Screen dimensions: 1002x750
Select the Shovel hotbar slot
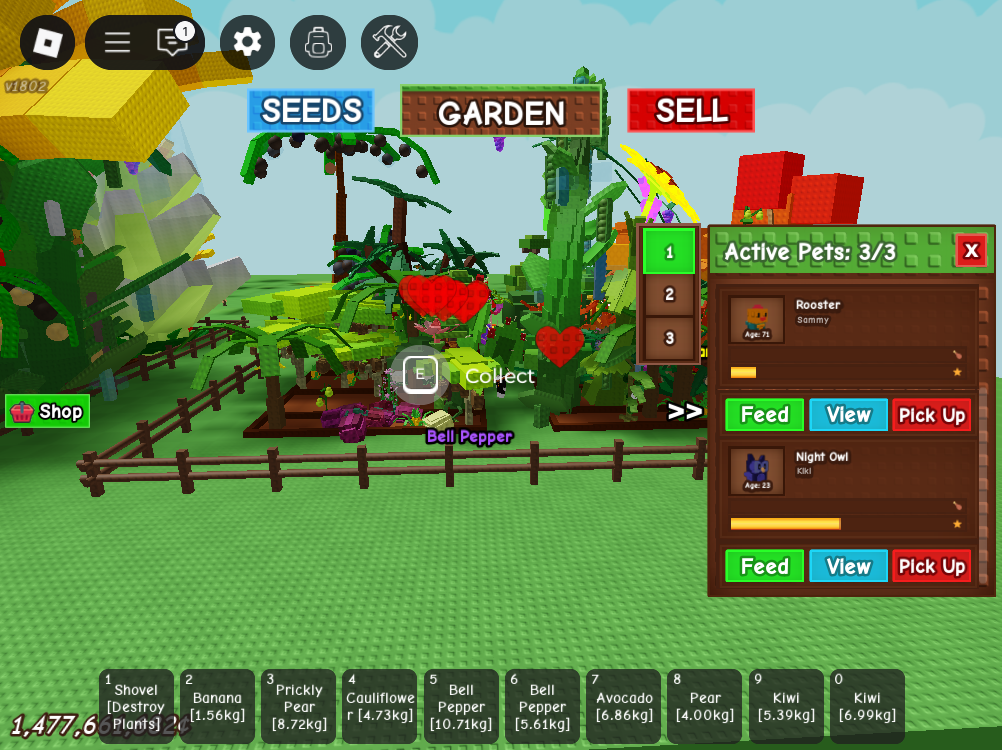point(136,706)
